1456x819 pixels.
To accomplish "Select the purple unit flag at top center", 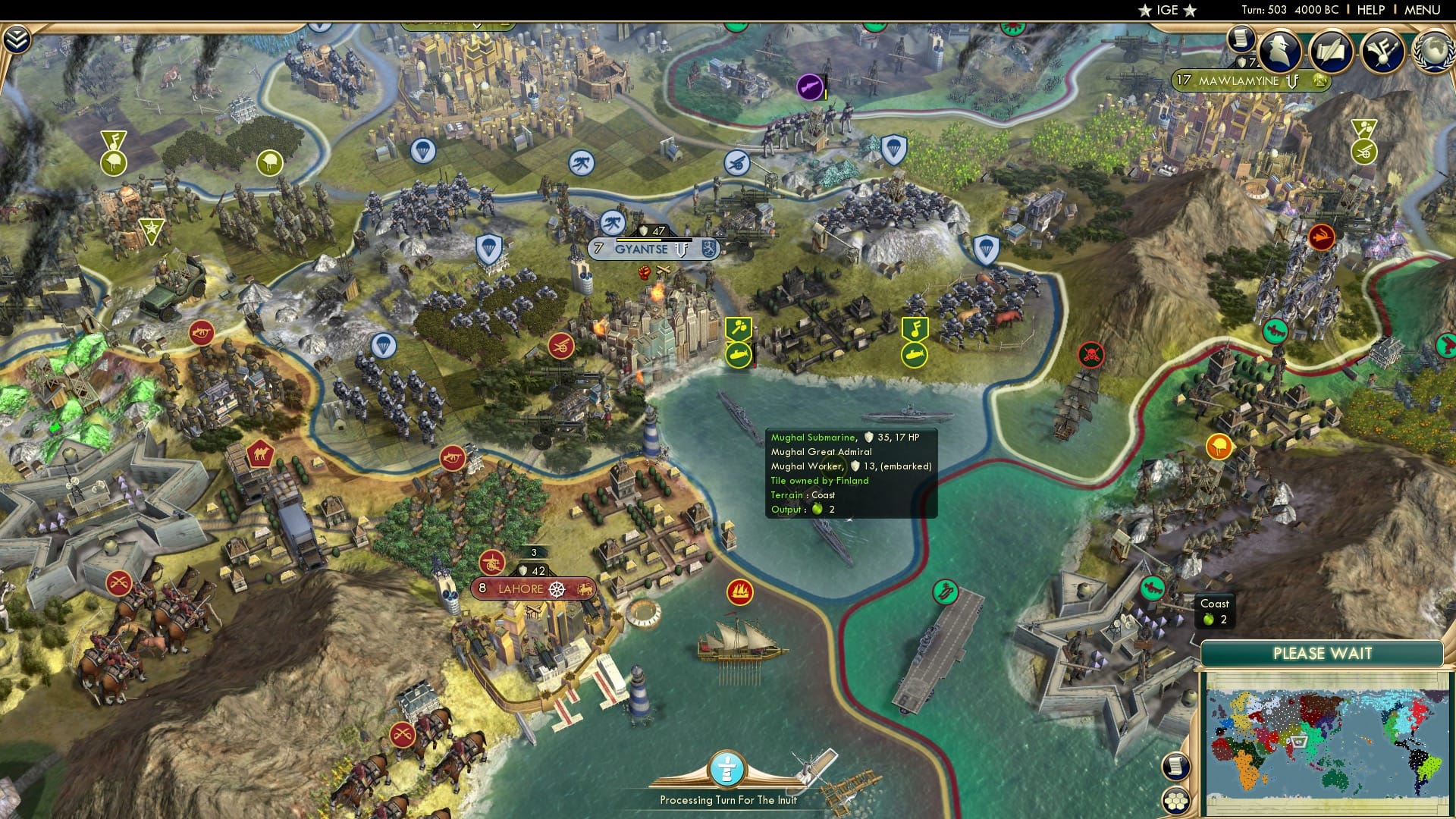I will click(811, 85).
